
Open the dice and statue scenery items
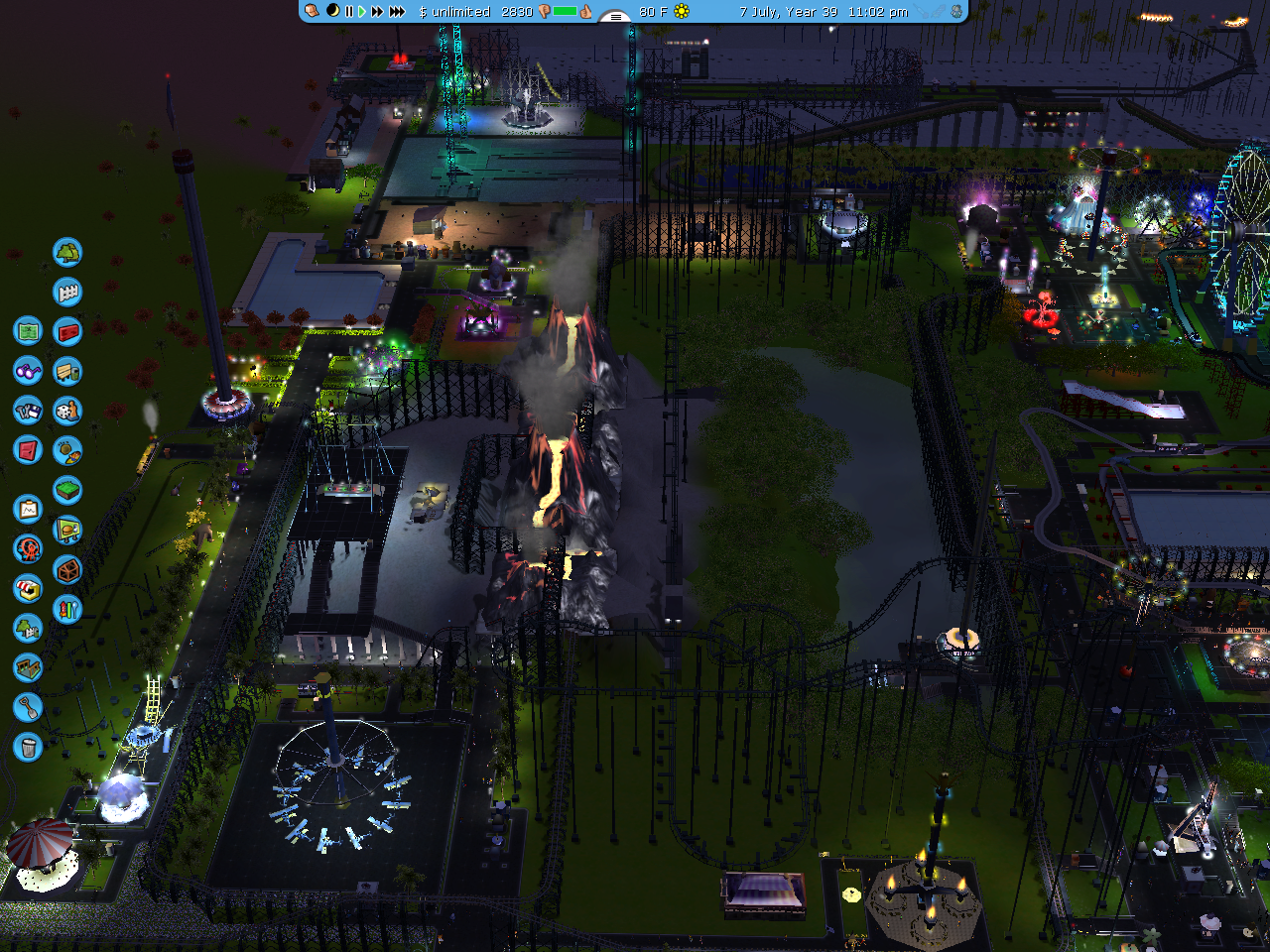click(x=67, y=411)
